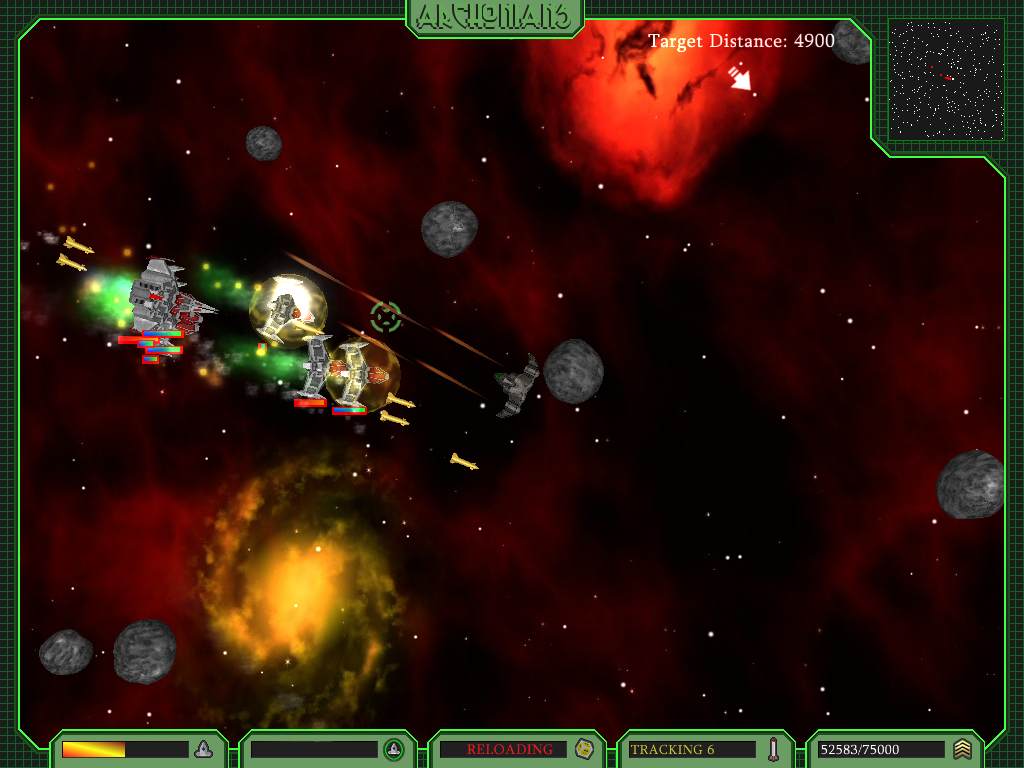
Task: Select the shield emblem icon
Action: pos(394,749)
